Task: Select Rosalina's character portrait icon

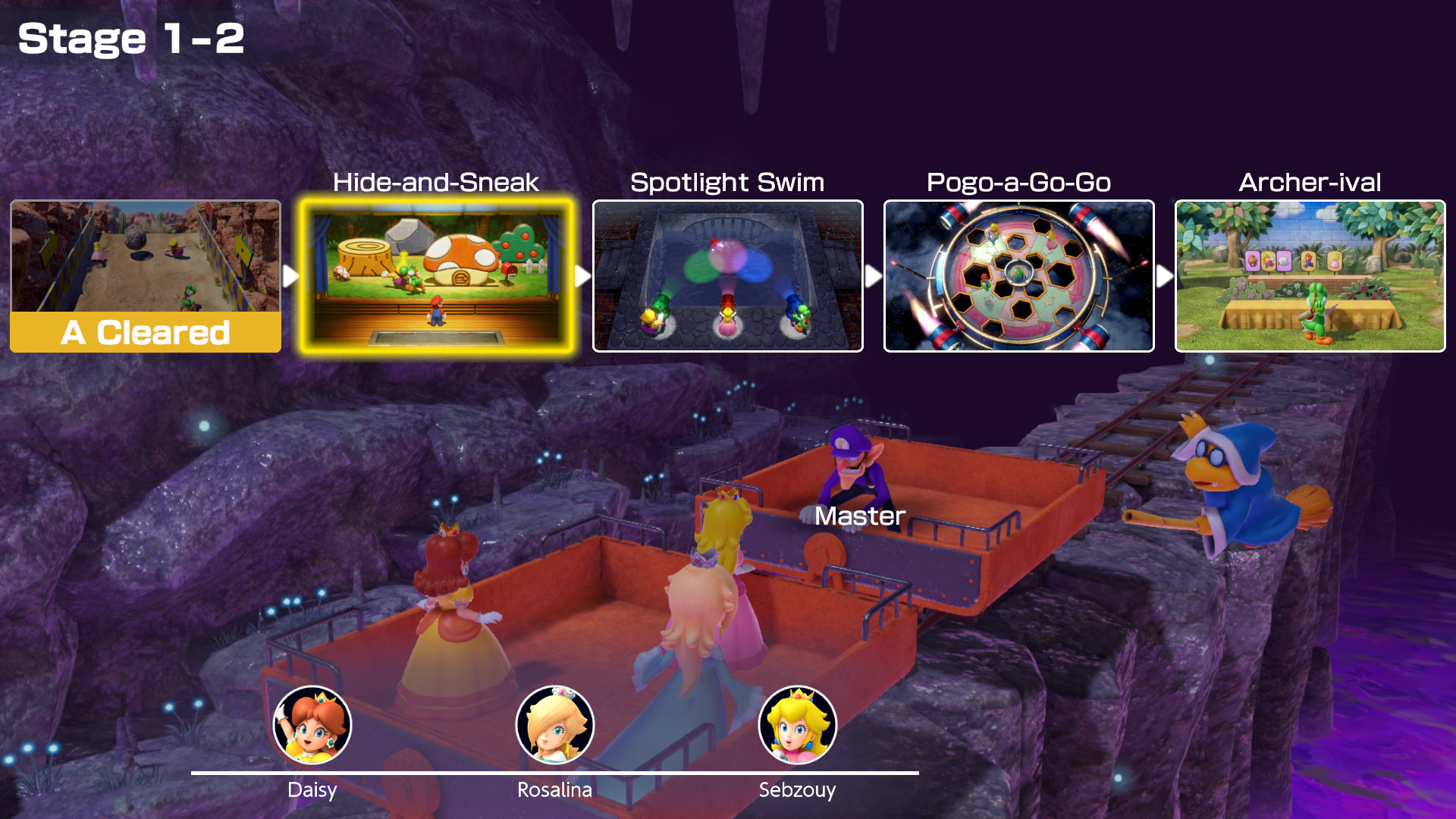Action: click(555, 724)
